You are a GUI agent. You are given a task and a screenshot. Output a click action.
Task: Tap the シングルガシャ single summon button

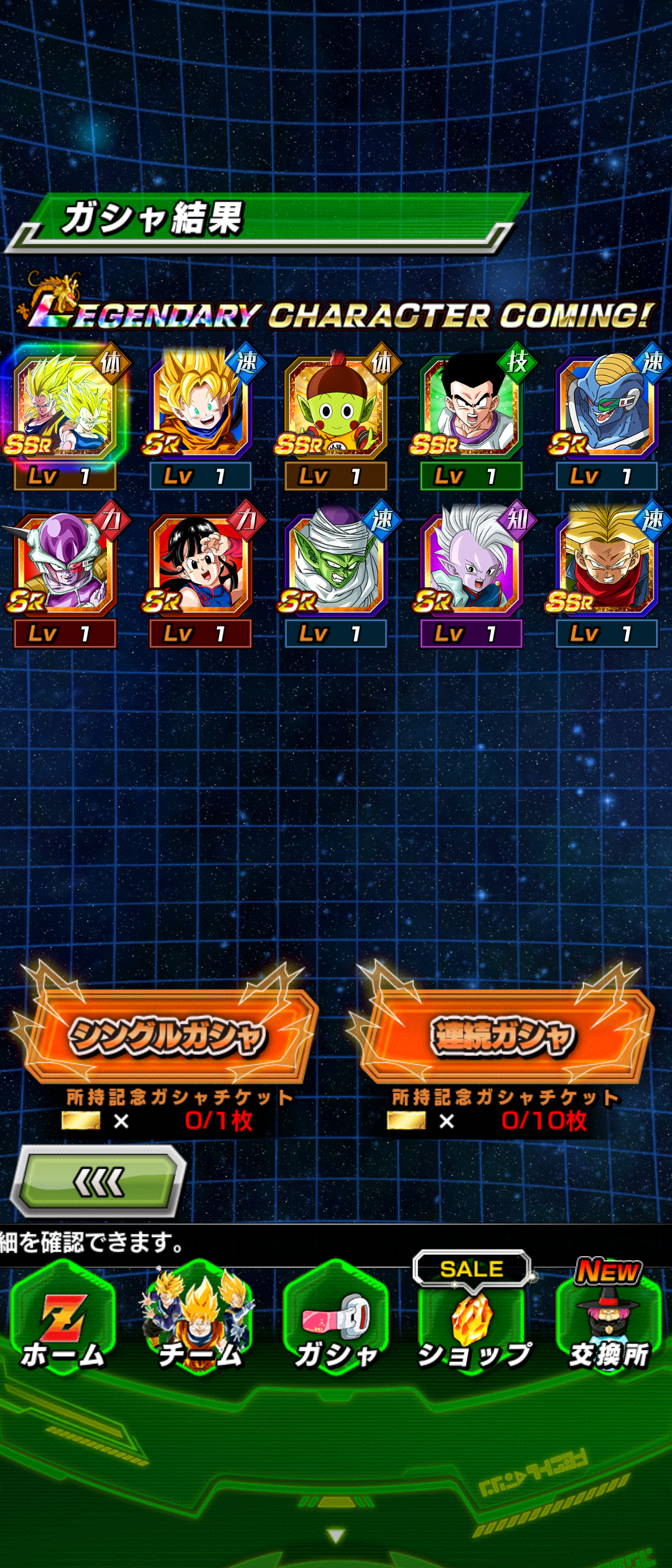[x=168, y=1036]
